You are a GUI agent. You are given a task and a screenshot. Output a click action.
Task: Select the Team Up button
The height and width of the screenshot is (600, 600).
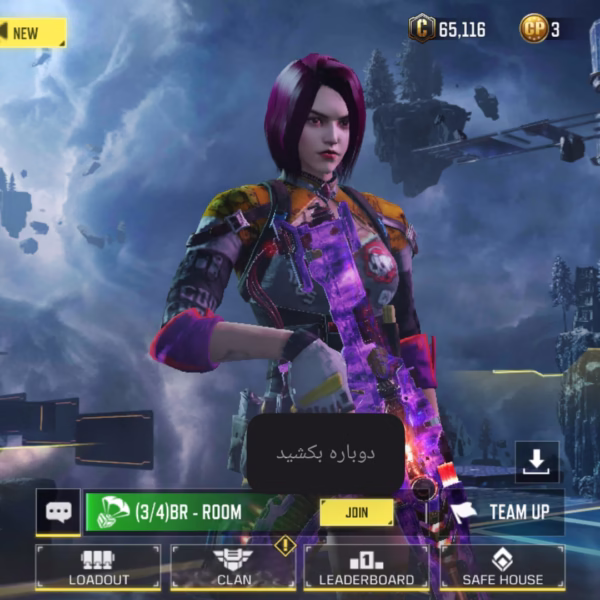click(505, 512)
